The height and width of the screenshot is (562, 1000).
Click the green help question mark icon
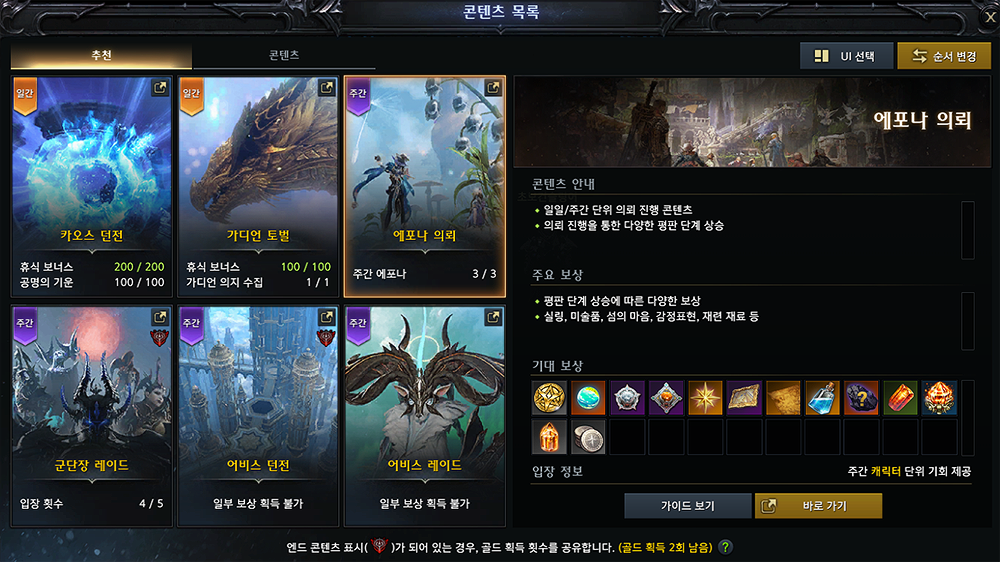pyautogui.click(x=726, y=547)
